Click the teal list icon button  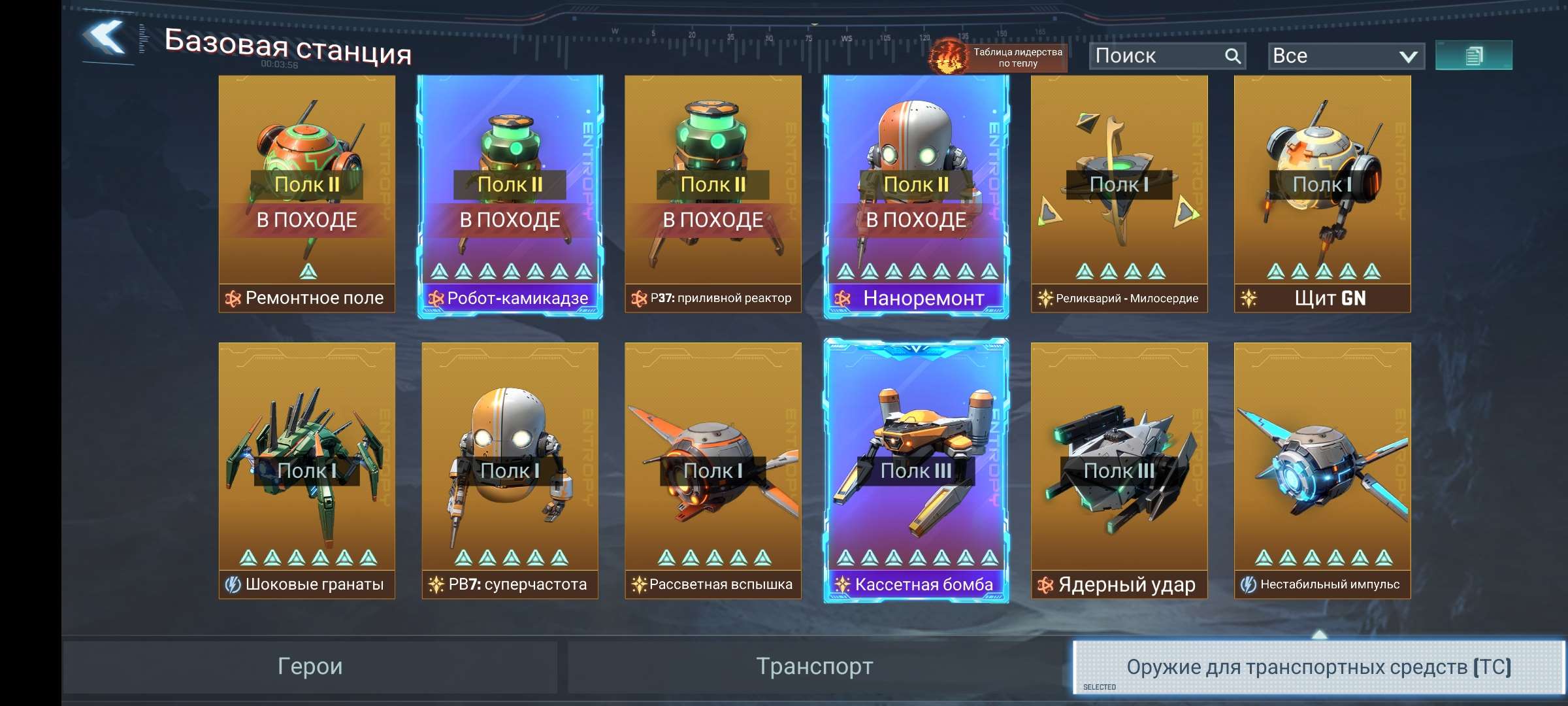(x=1473, y=56)
